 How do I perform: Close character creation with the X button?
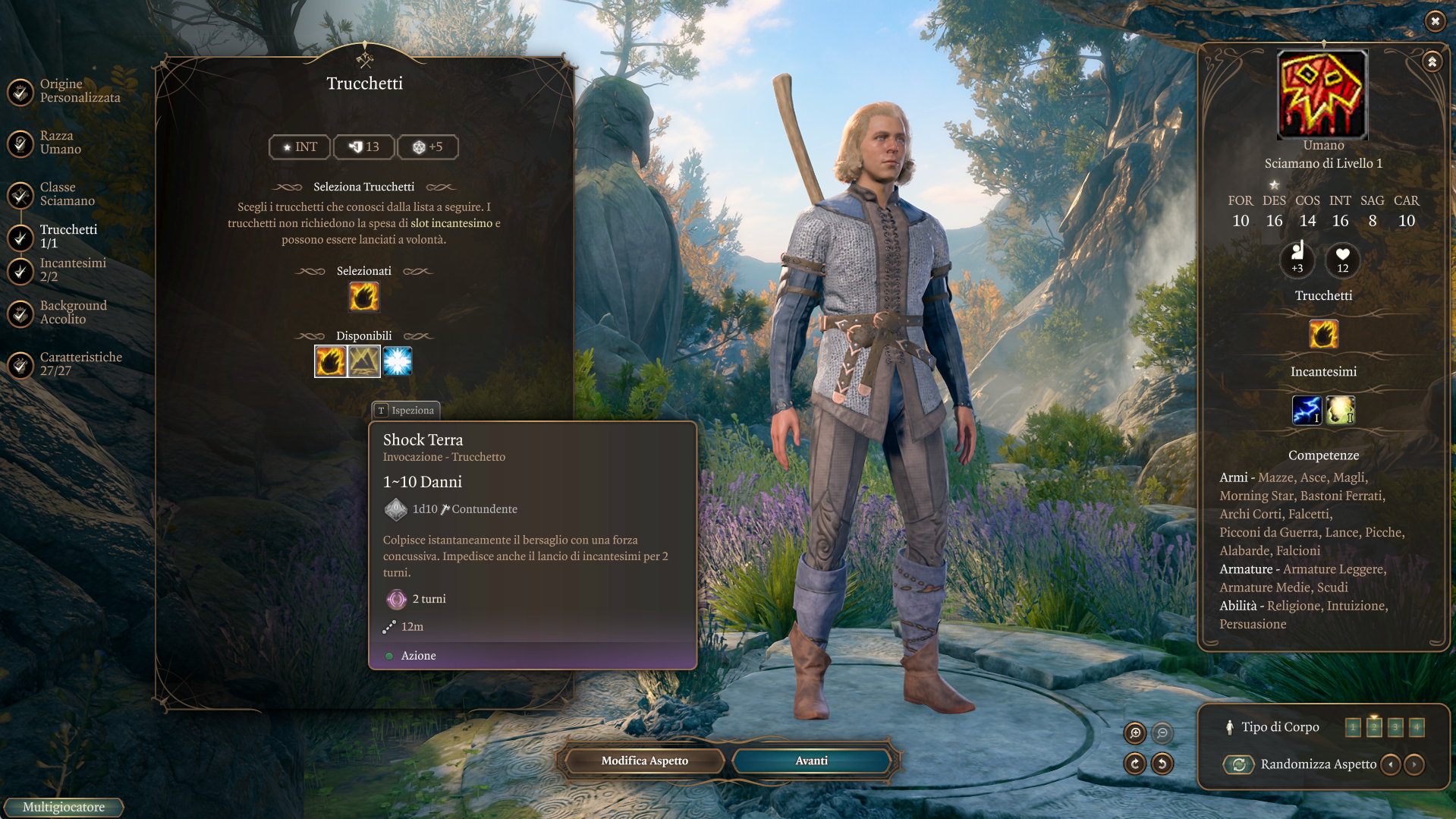[1435, 21]
